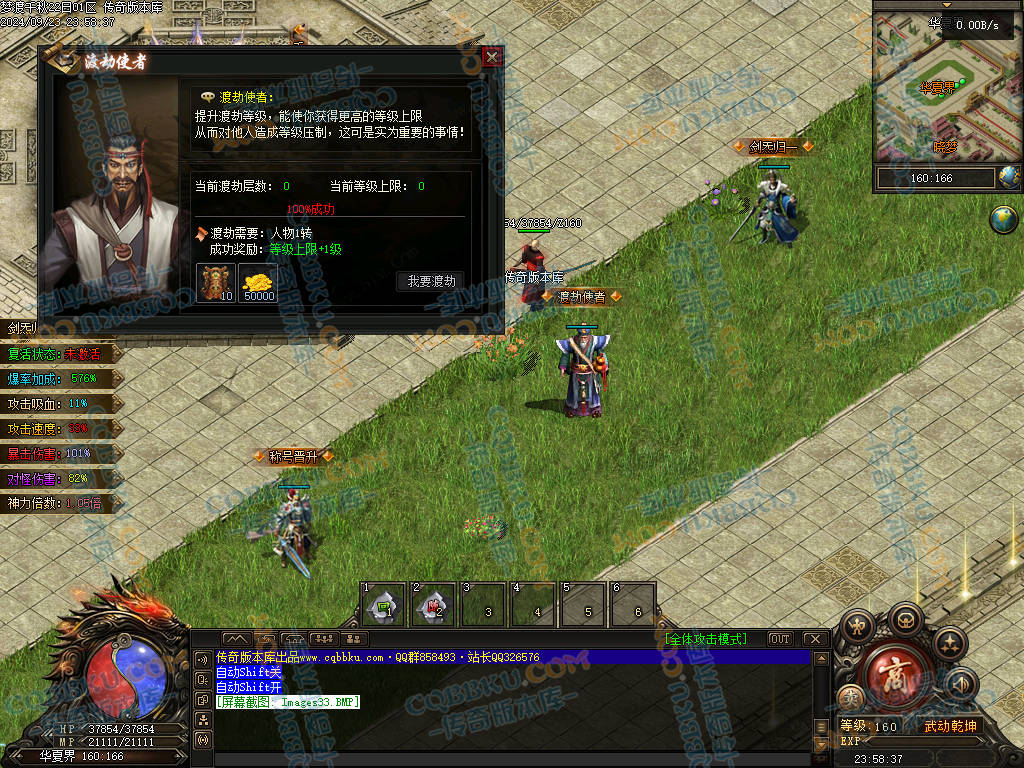Collapse the minimap with the top arrow
The image size is (1024, 768).
click(946, 5)
